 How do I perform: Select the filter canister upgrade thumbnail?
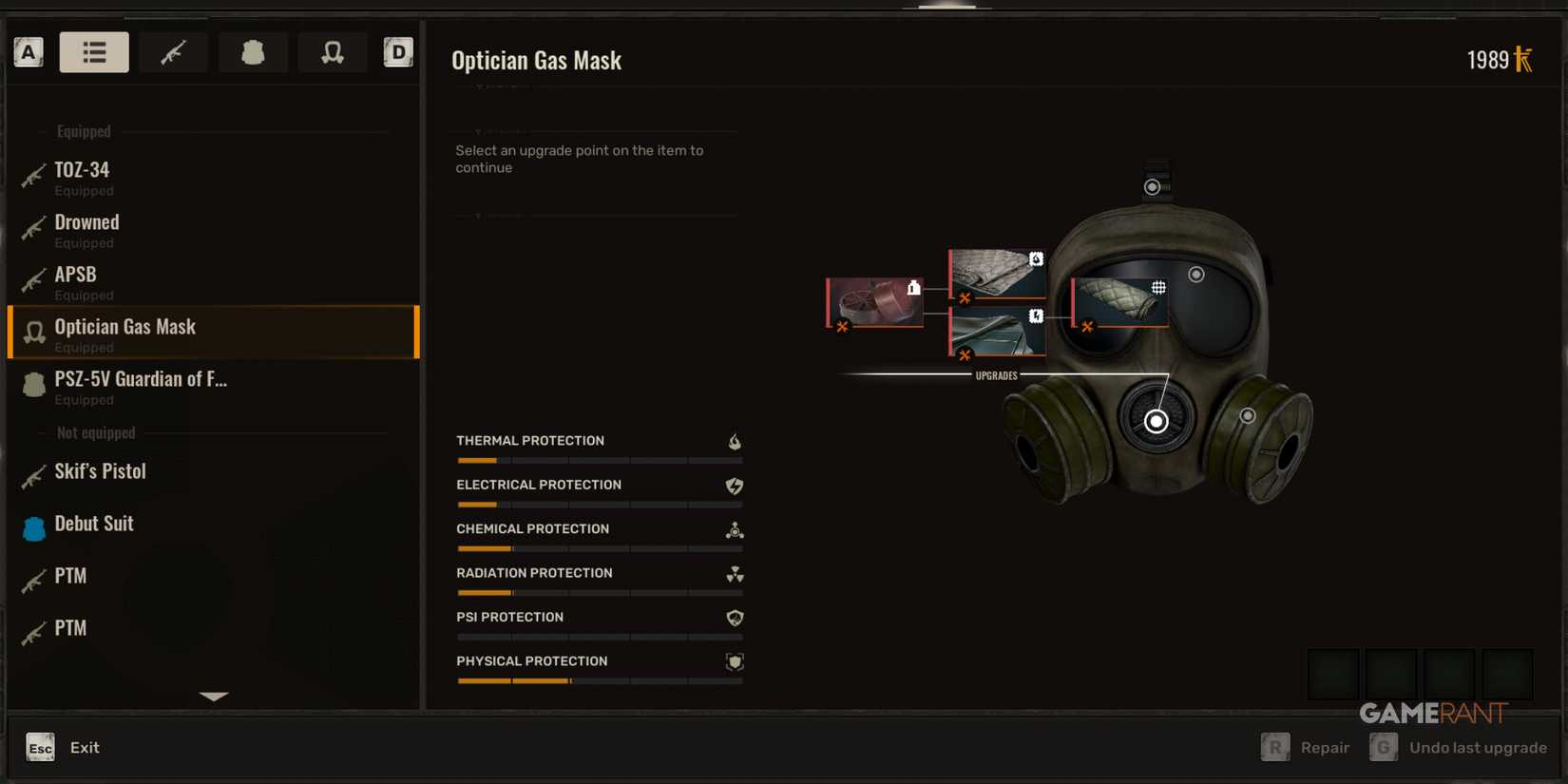click(872, 302)
